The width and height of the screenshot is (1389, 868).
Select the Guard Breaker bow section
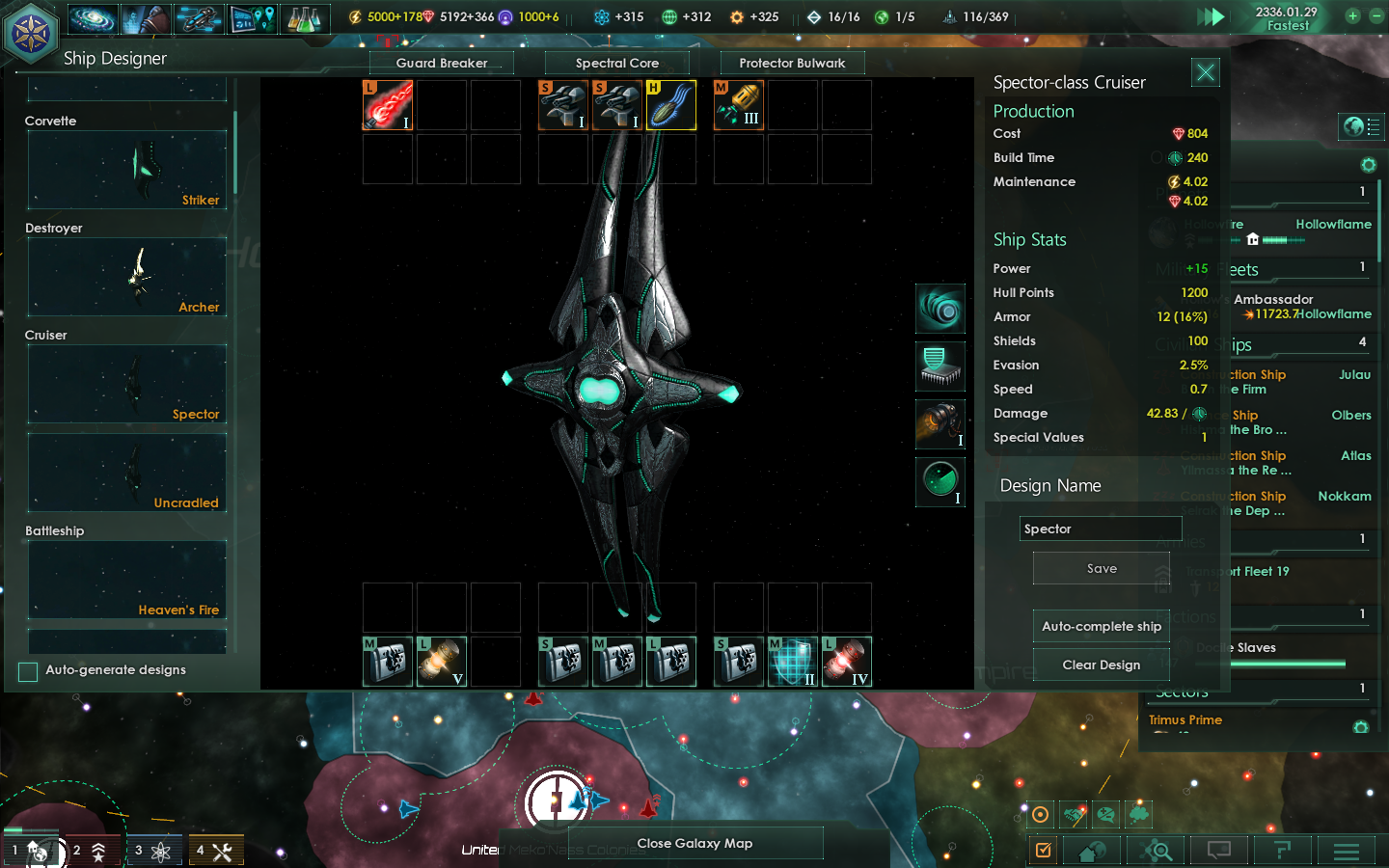tap(442, 64)
